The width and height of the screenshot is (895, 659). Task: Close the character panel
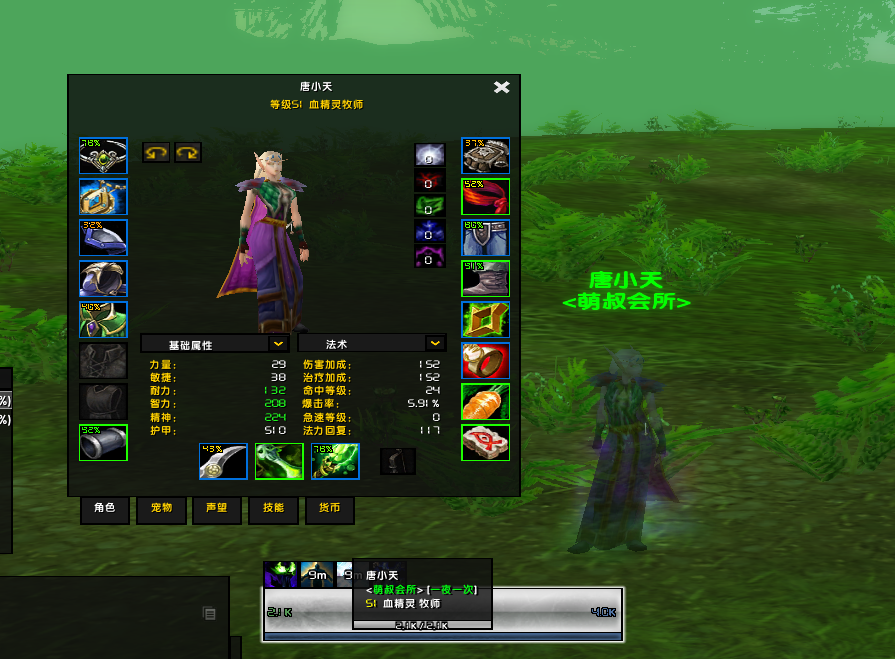pos(502,87)
